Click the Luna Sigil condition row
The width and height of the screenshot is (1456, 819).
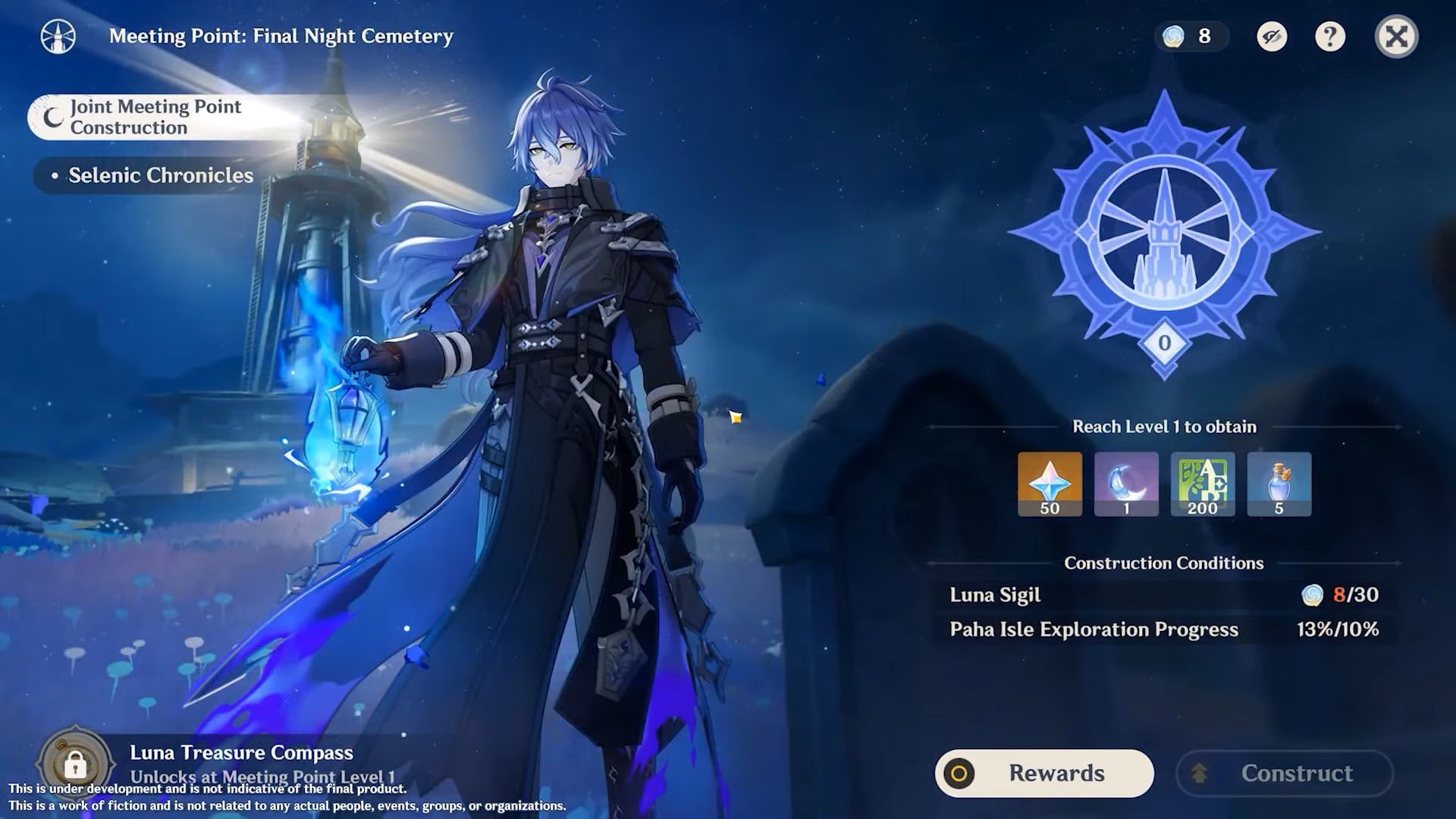1164,595
